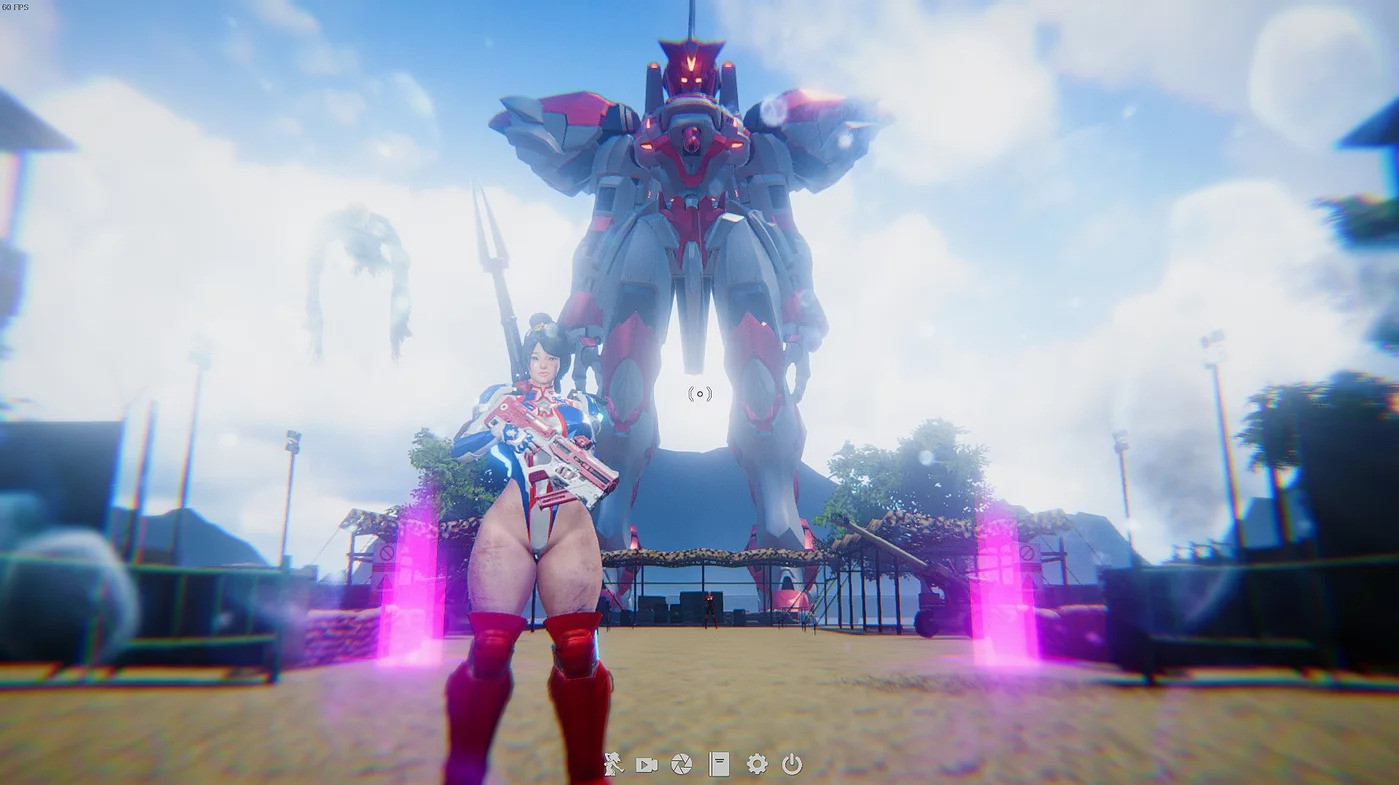1399x785 pixels.
Task: Click the central focus reticle
Action: tap(698, 392)
